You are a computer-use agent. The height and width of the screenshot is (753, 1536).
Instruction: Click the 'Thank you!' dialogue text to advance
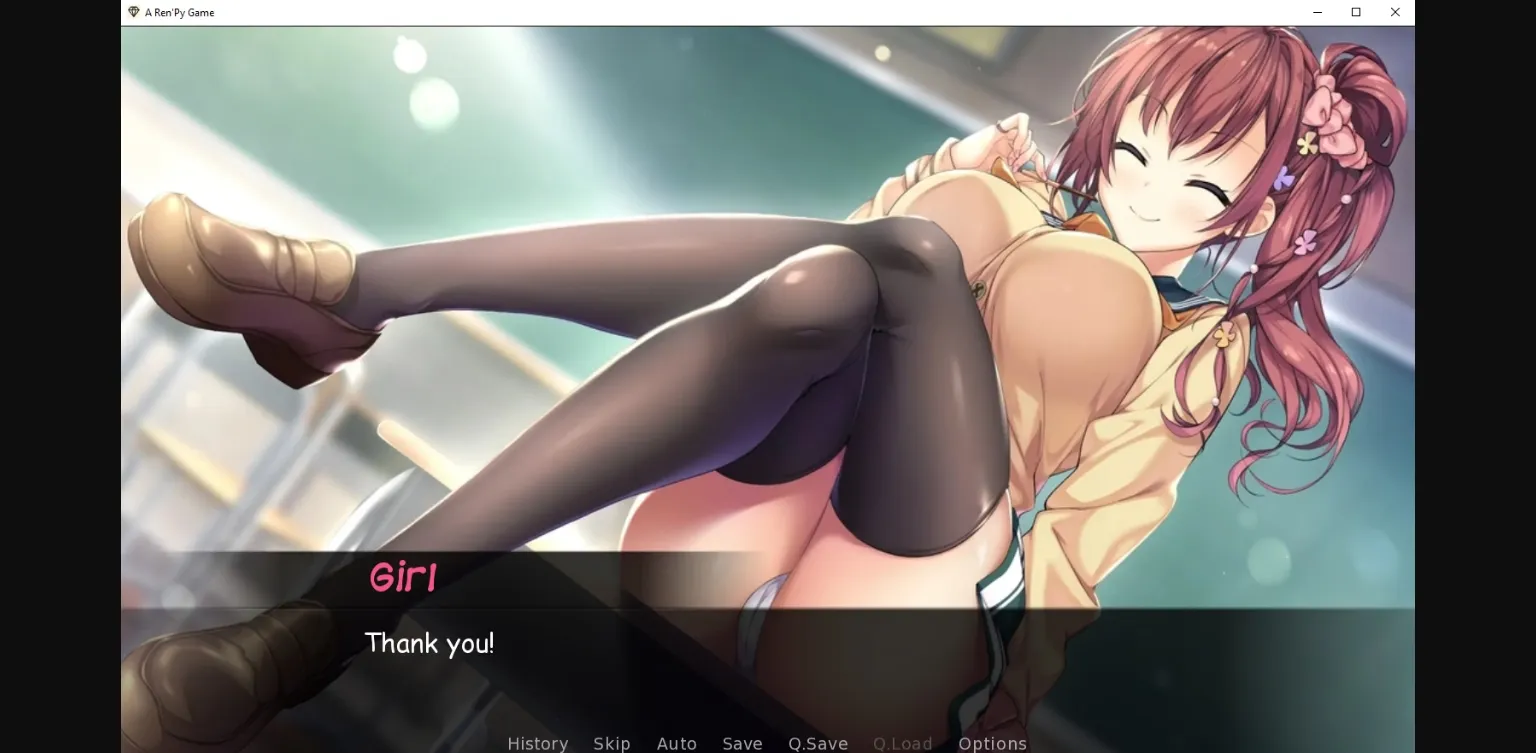(x=430, y=643)
